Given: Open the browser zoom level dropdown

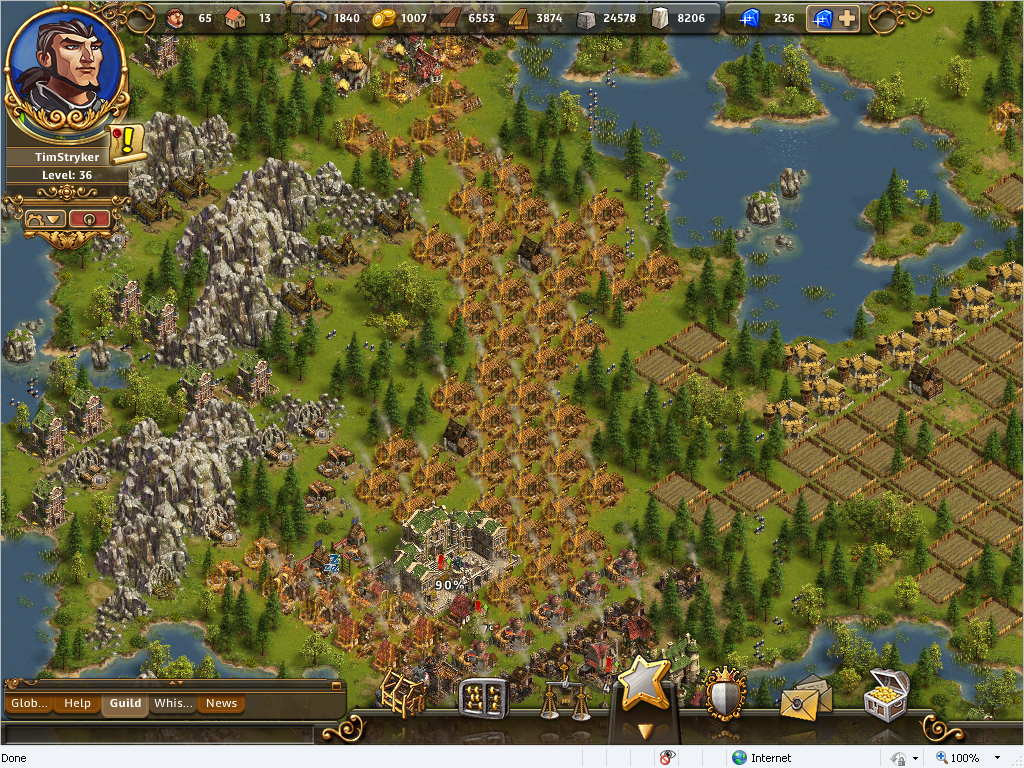Looking at the screenshot, I should point(997,758).
